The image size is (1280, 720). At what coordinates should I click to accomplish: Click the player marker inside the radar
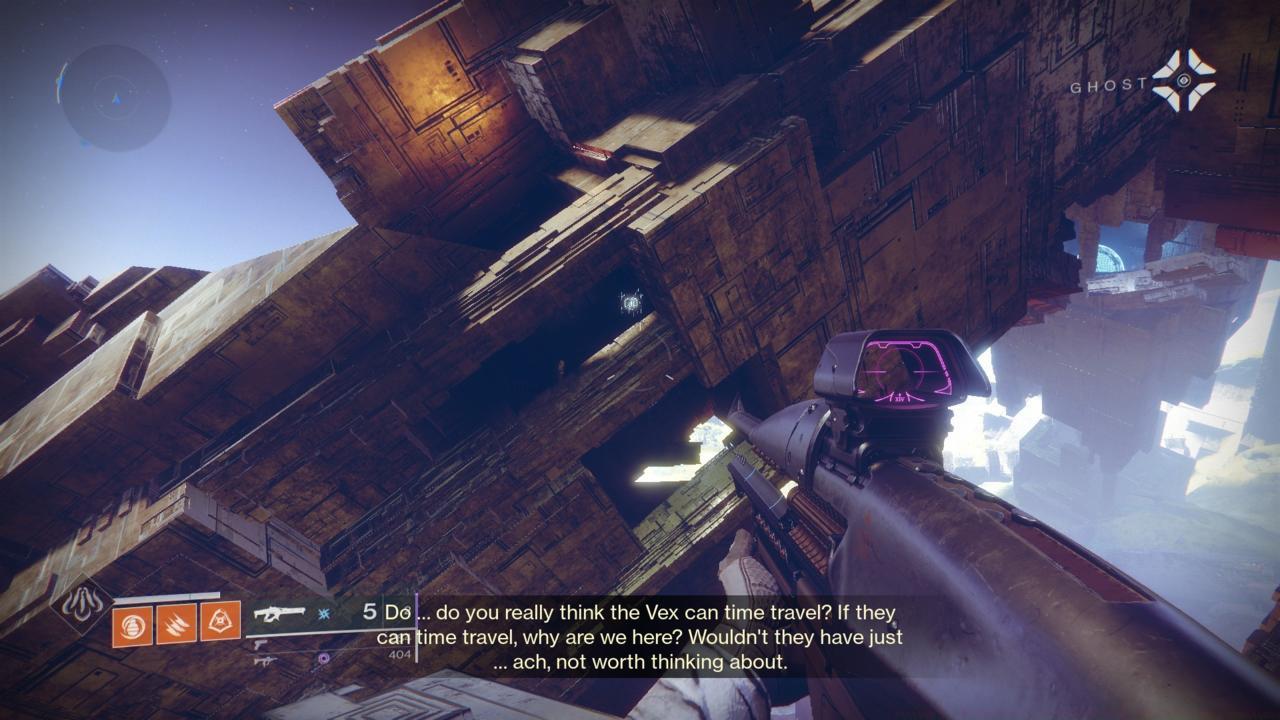point(117,100)
